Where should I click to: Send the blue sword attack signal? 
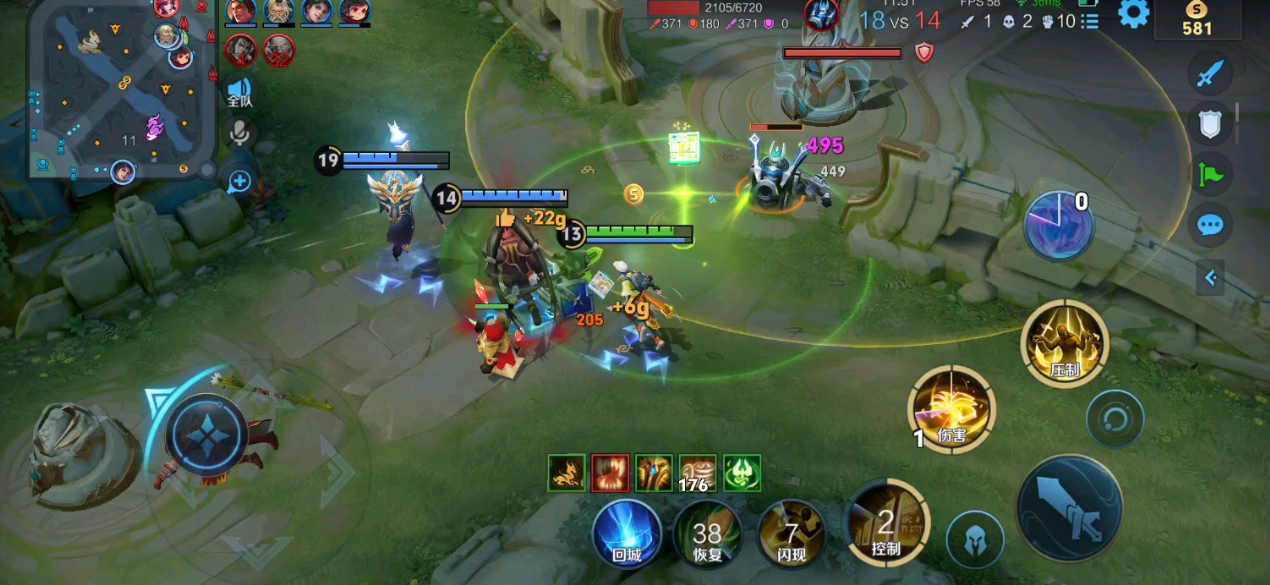click(1210, 74)
